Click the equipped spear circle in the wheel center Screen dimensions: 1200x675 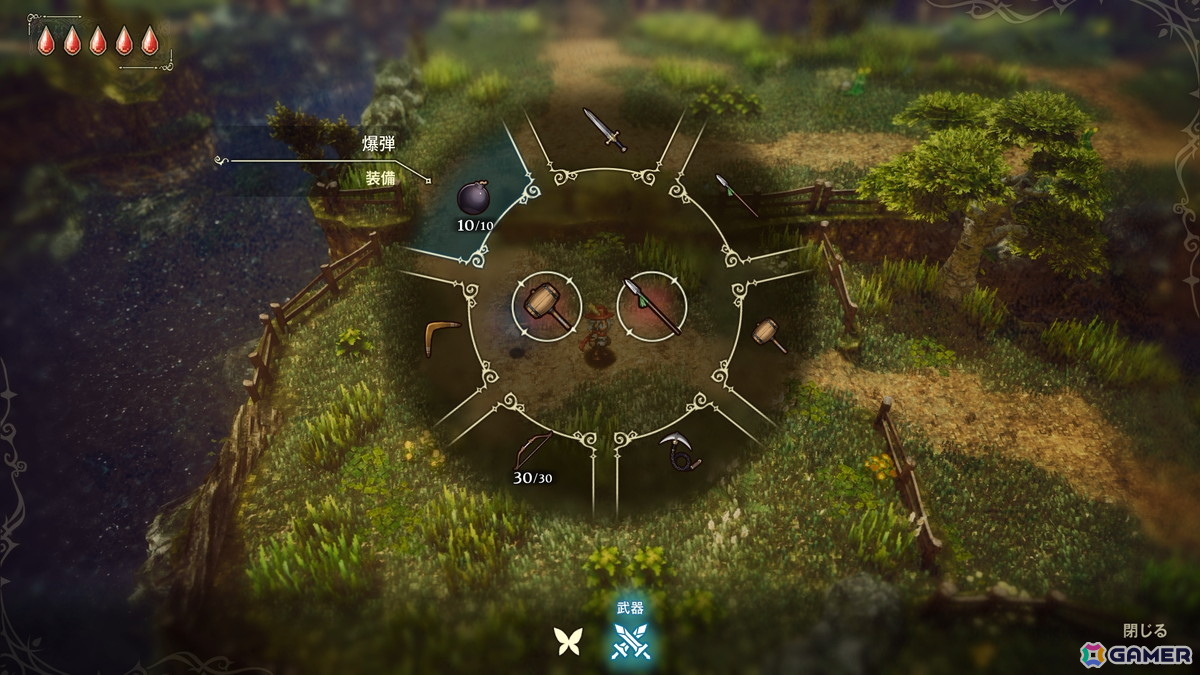651,304
